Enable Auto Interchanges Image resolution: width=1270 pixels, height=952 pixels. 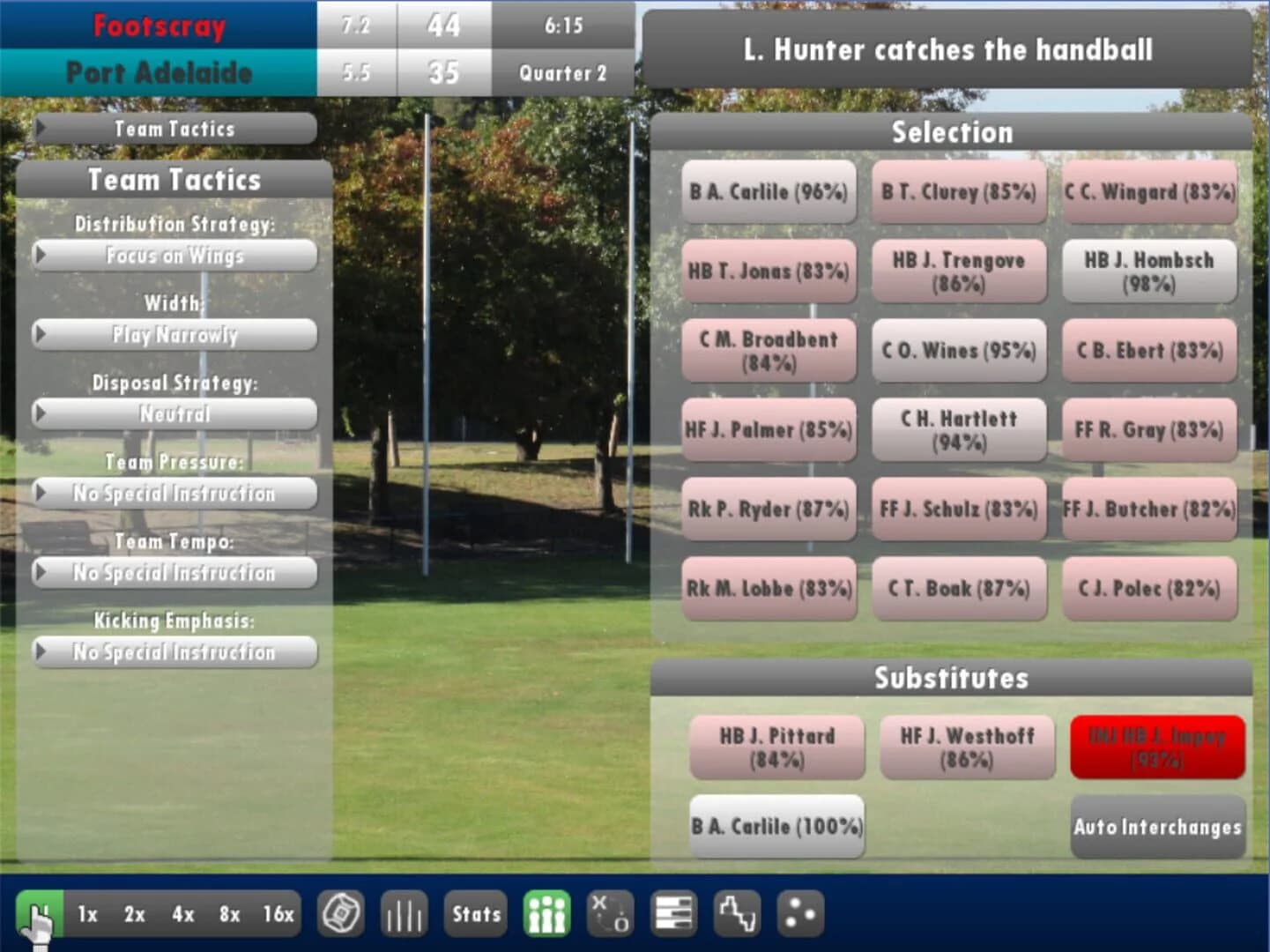click(x=1157, y=828)
